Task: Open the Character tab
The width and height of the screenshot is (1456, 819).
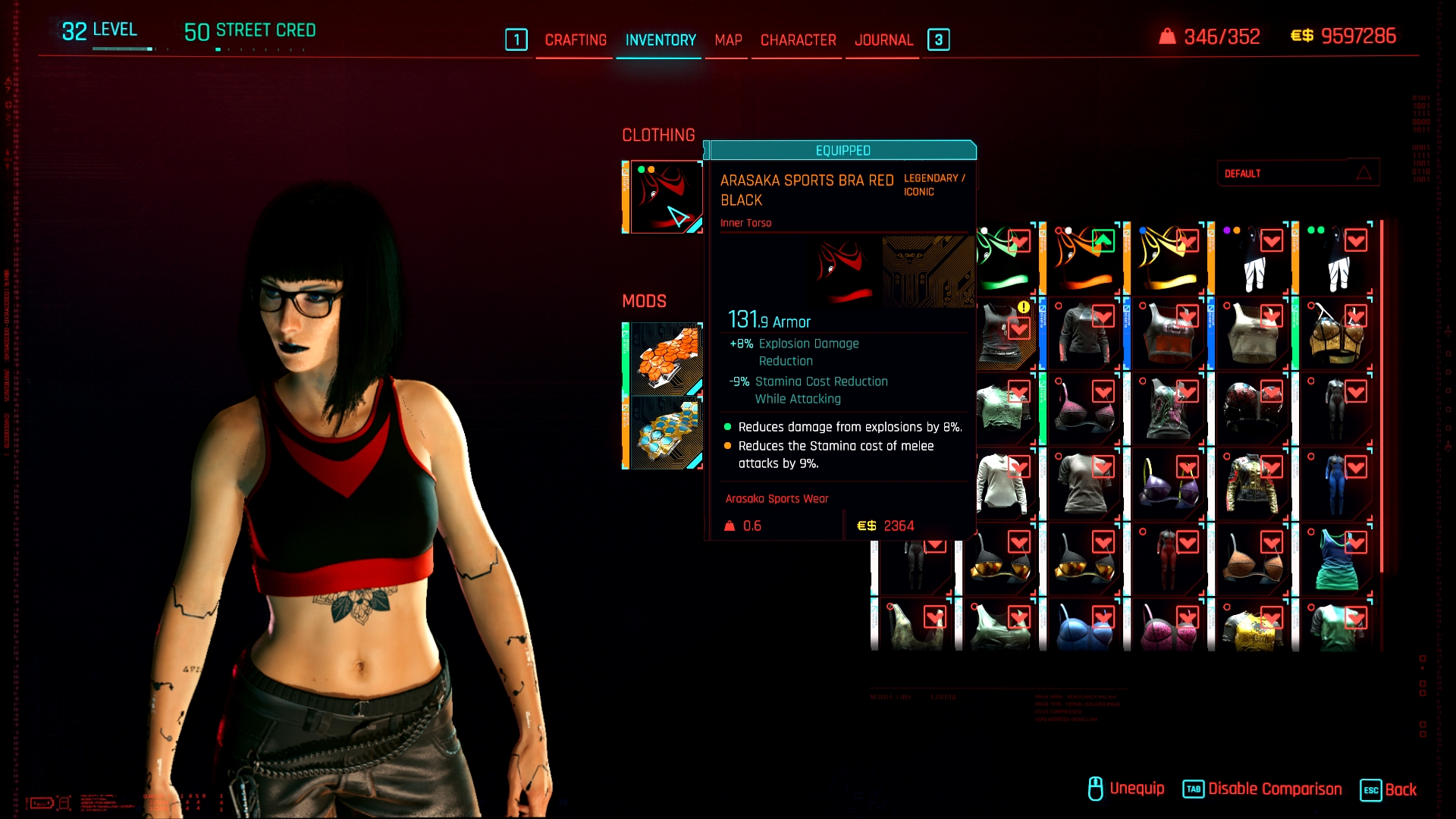Action: pyautogui.click(x=798, y=40)
